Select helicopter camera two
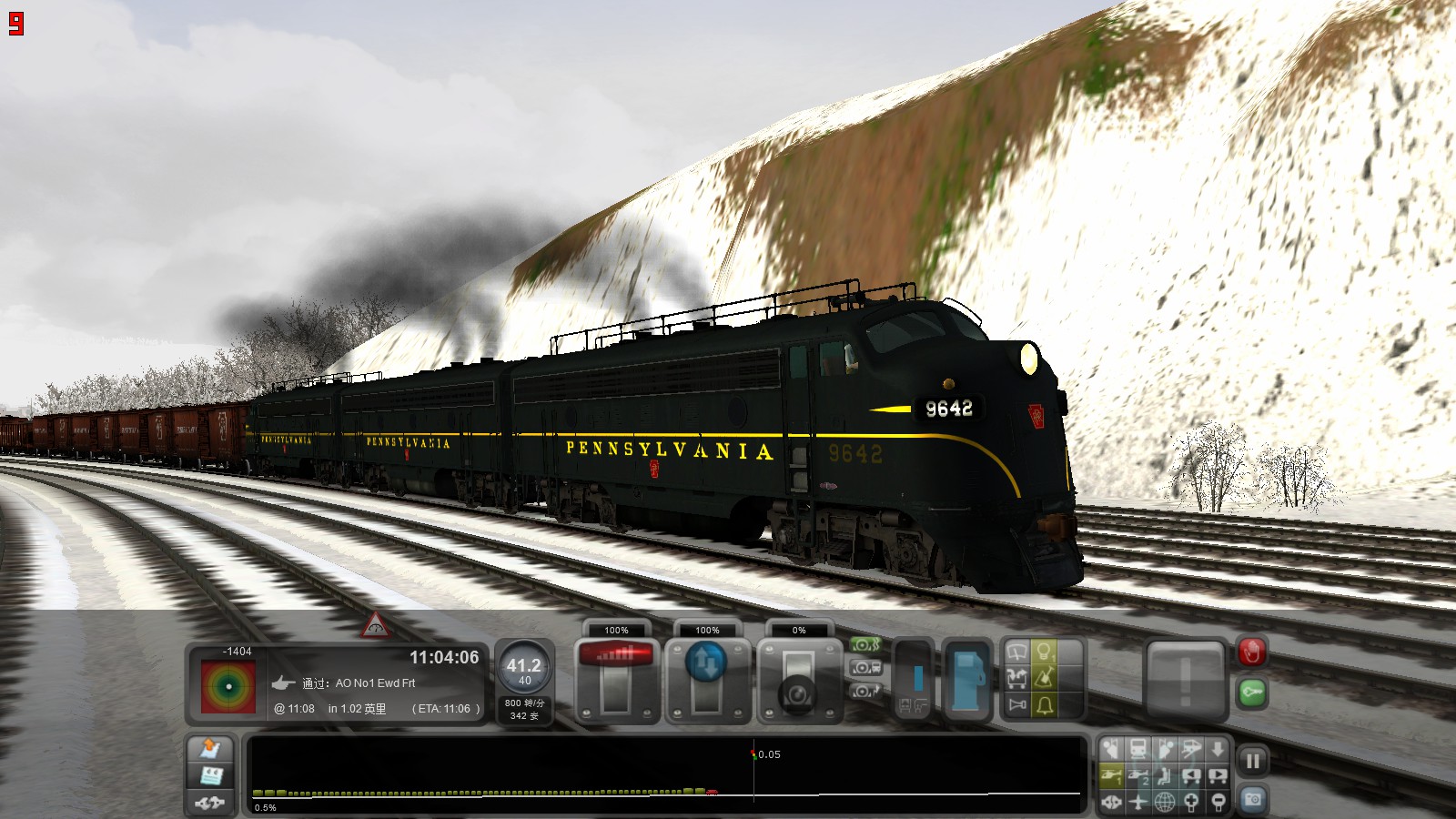The height and width of the screenshot is (819, 1456). point(1139,773)
